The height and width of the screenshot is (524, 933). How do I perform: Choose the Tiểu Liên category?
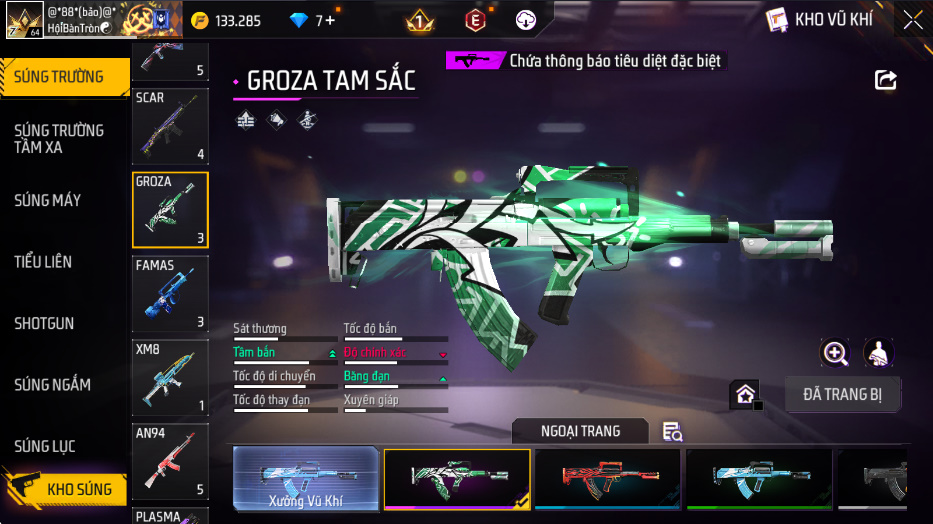click(x=43, y=262)
